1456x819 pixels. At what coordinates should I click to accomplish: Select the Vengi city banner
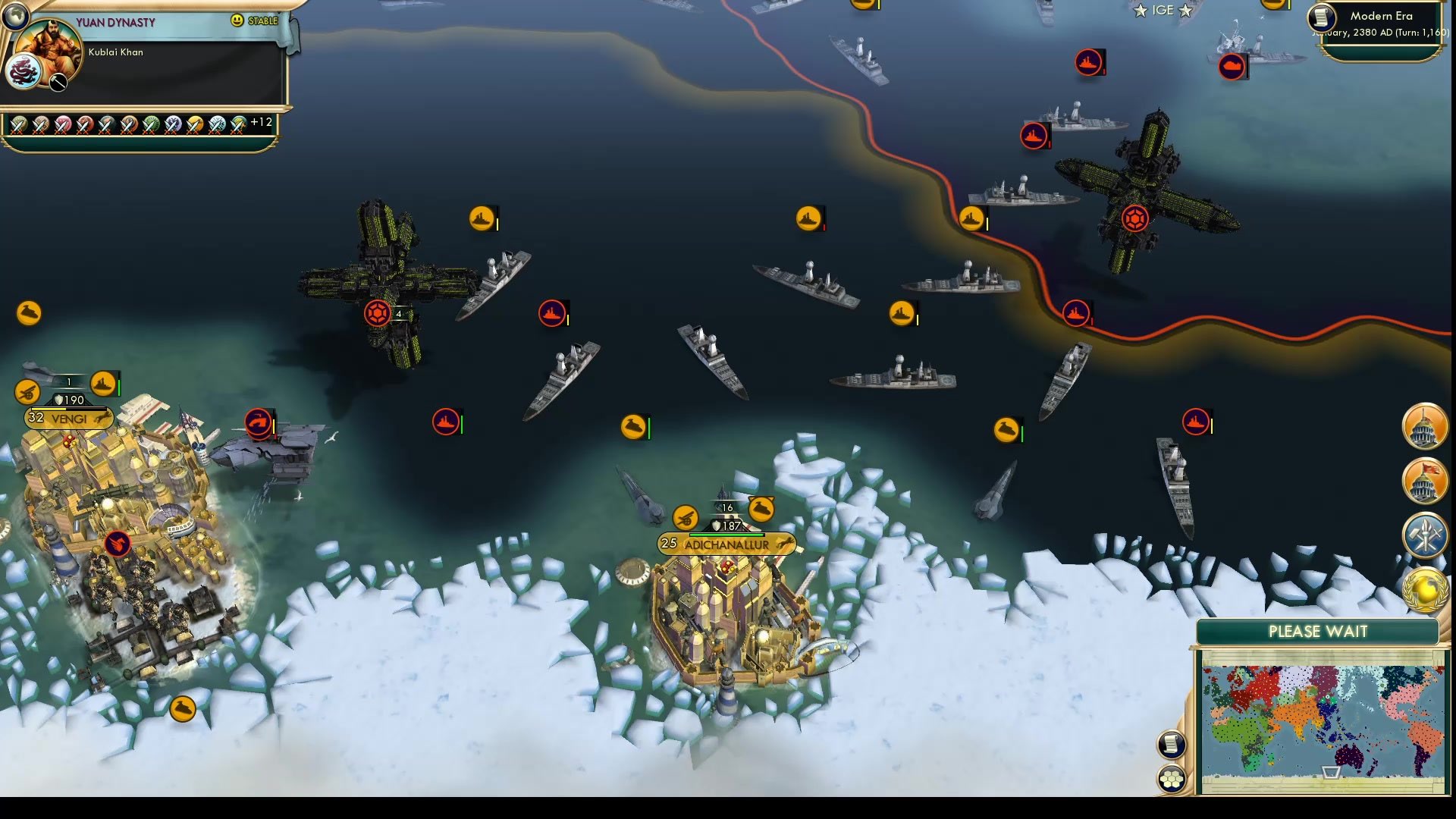tap(68, 418)
